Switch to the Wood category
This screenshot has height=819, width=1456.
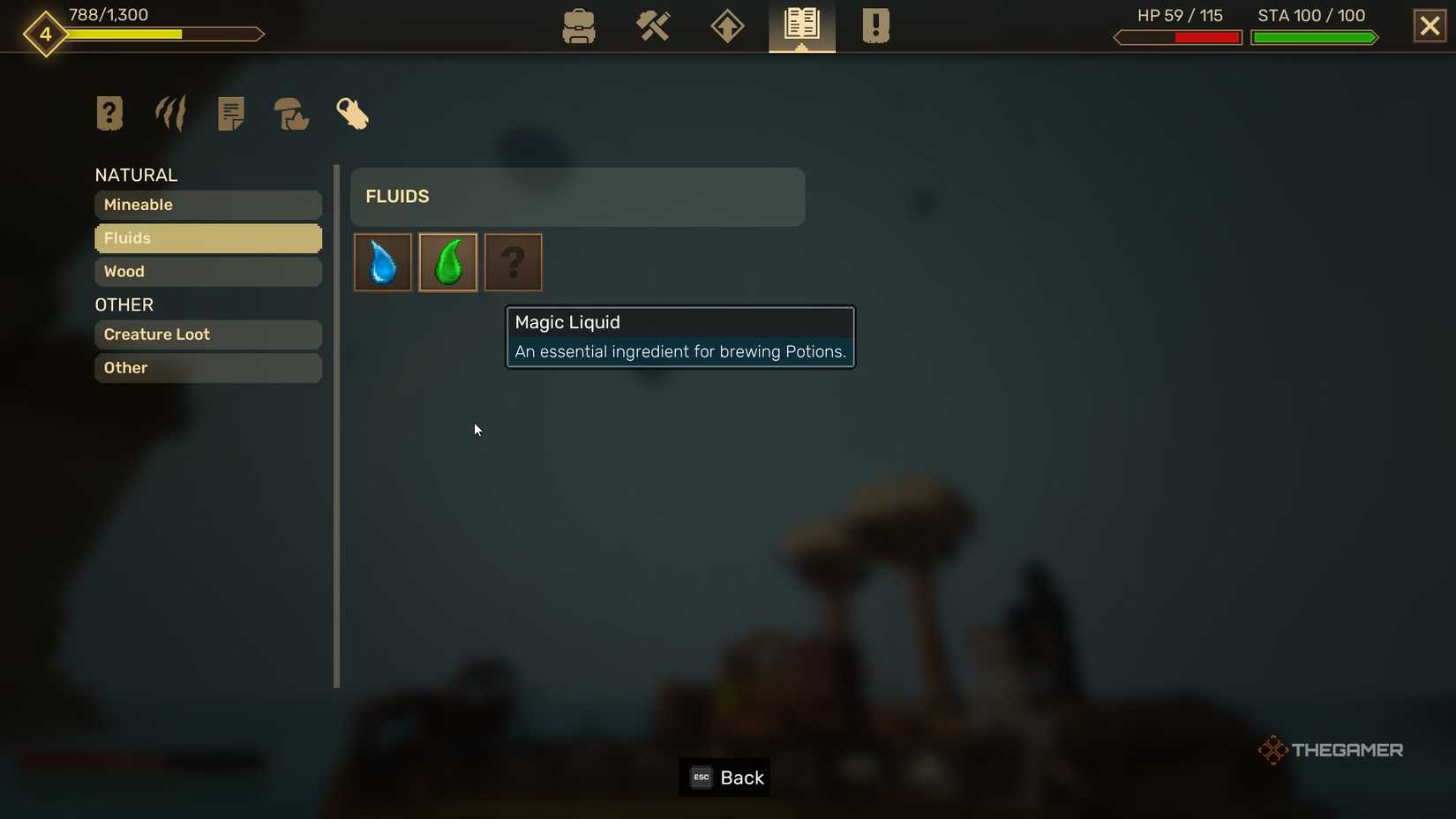click(207, 272)
